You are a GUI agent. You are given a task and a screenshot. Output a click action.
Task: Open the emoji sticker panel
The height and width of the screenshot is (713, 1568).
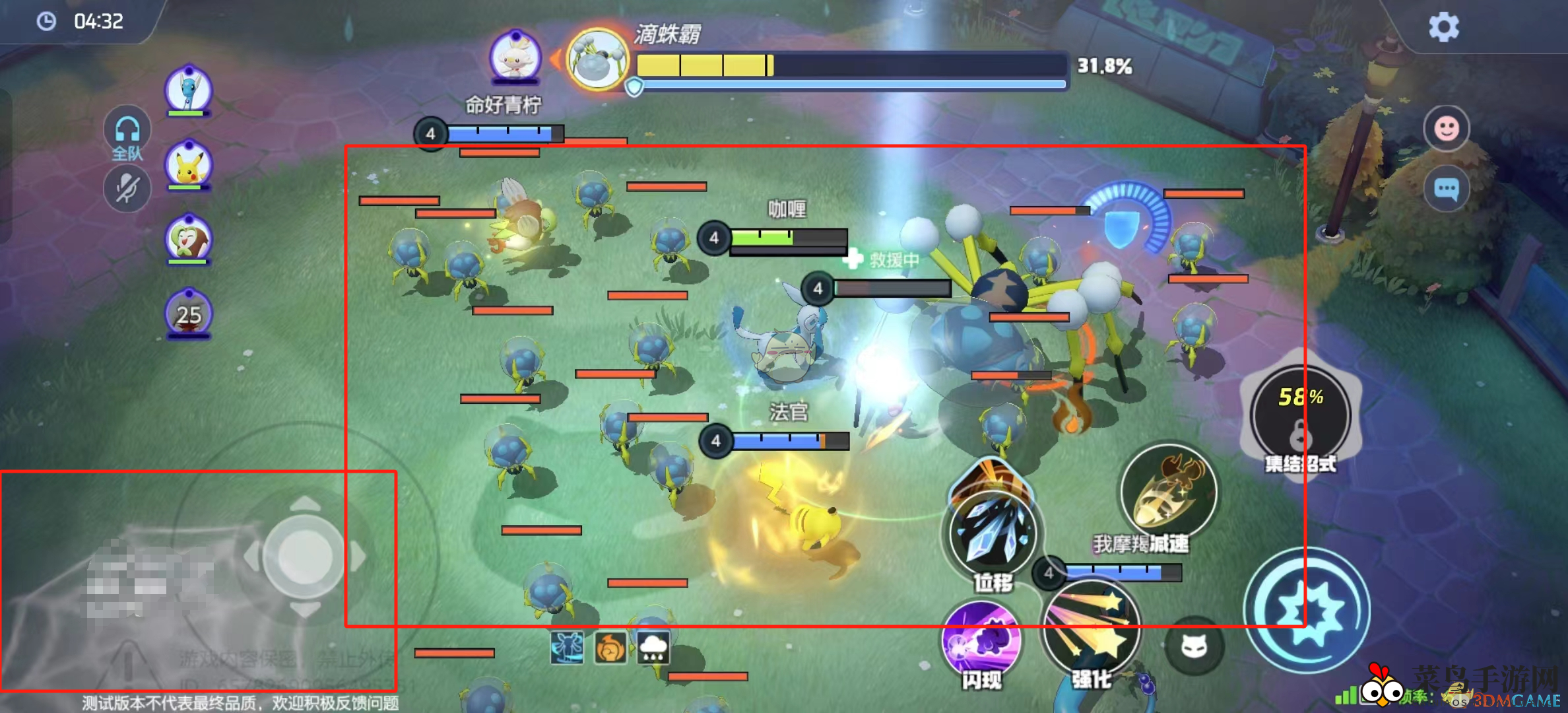[1446, 129]
